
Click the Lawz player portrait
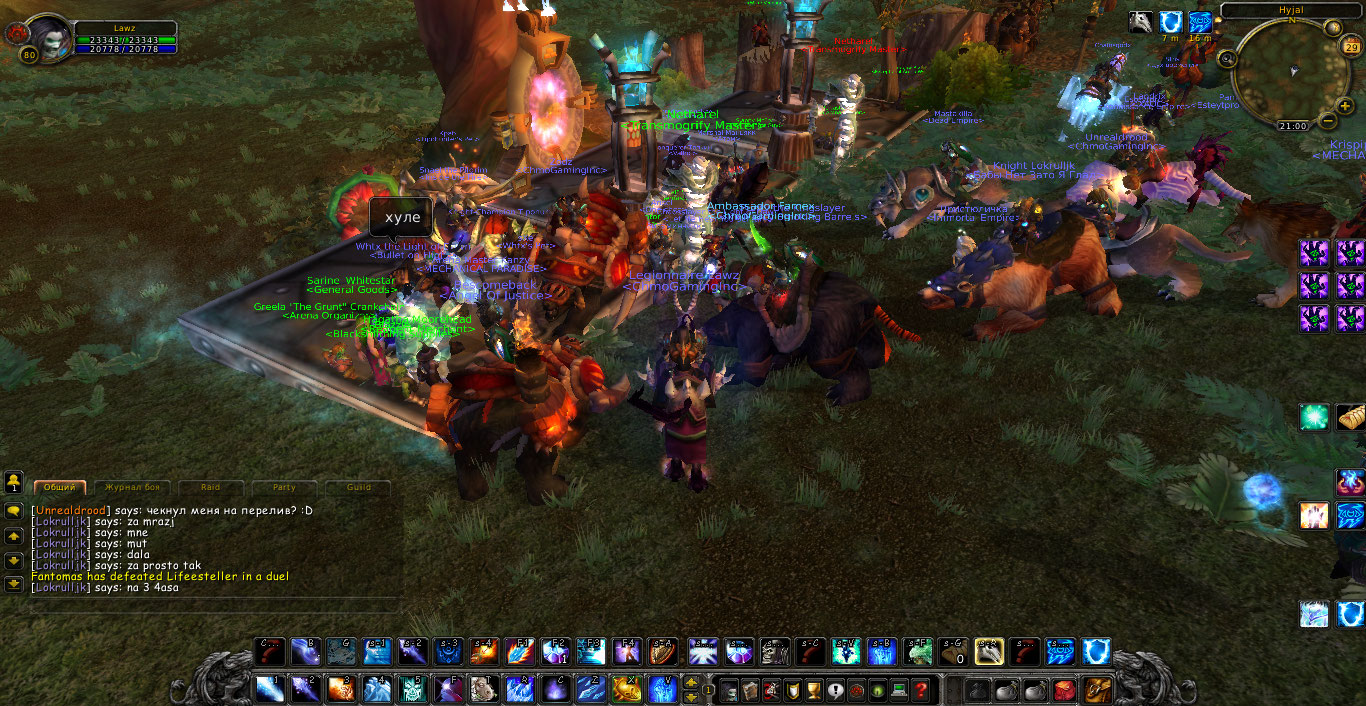(43, 37)
